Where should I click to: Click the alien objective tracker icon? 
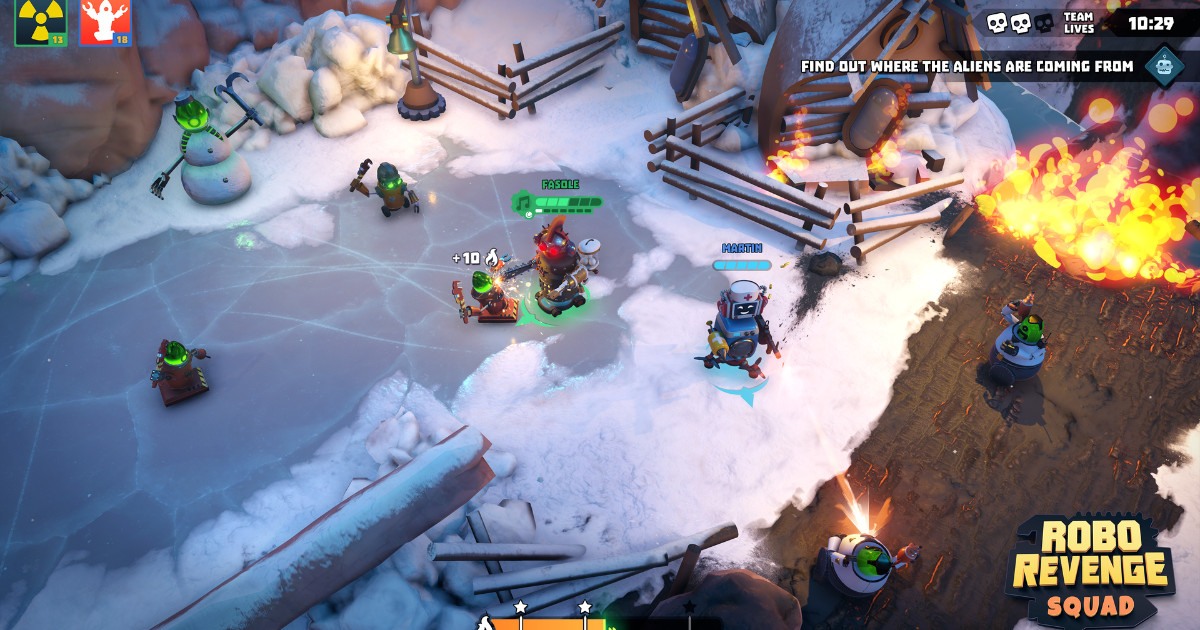(1164, 66)
